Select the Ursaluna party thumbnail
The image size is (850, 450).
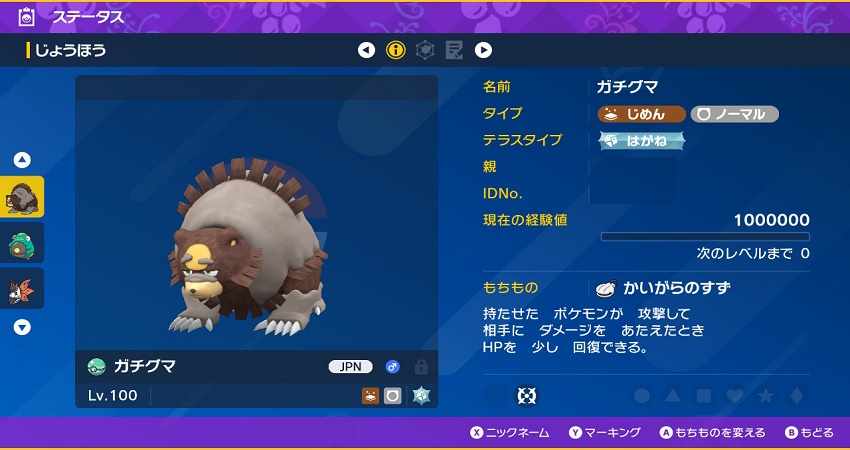pos(22,198)
